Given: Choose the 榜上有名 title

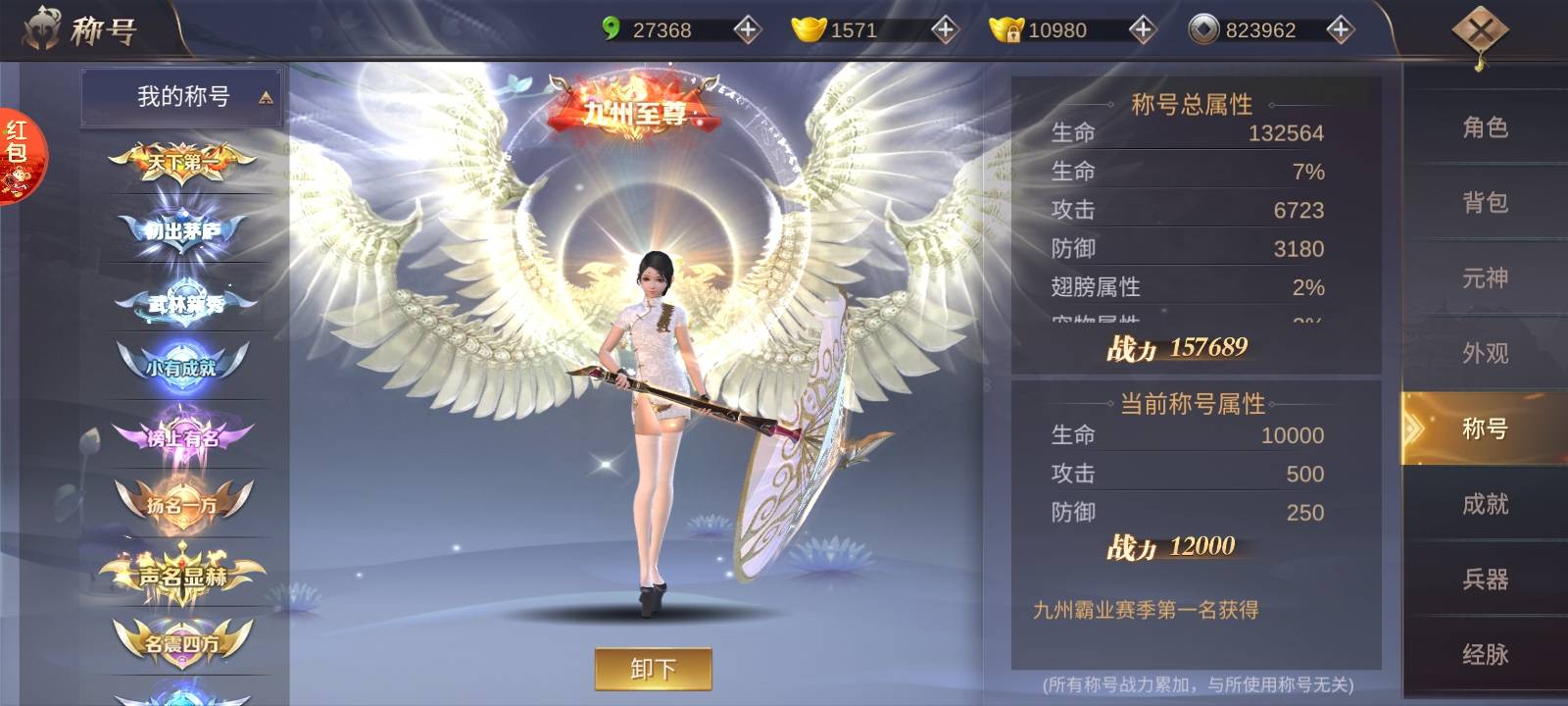Looking at the screenshot, I should tap(182, 437).
